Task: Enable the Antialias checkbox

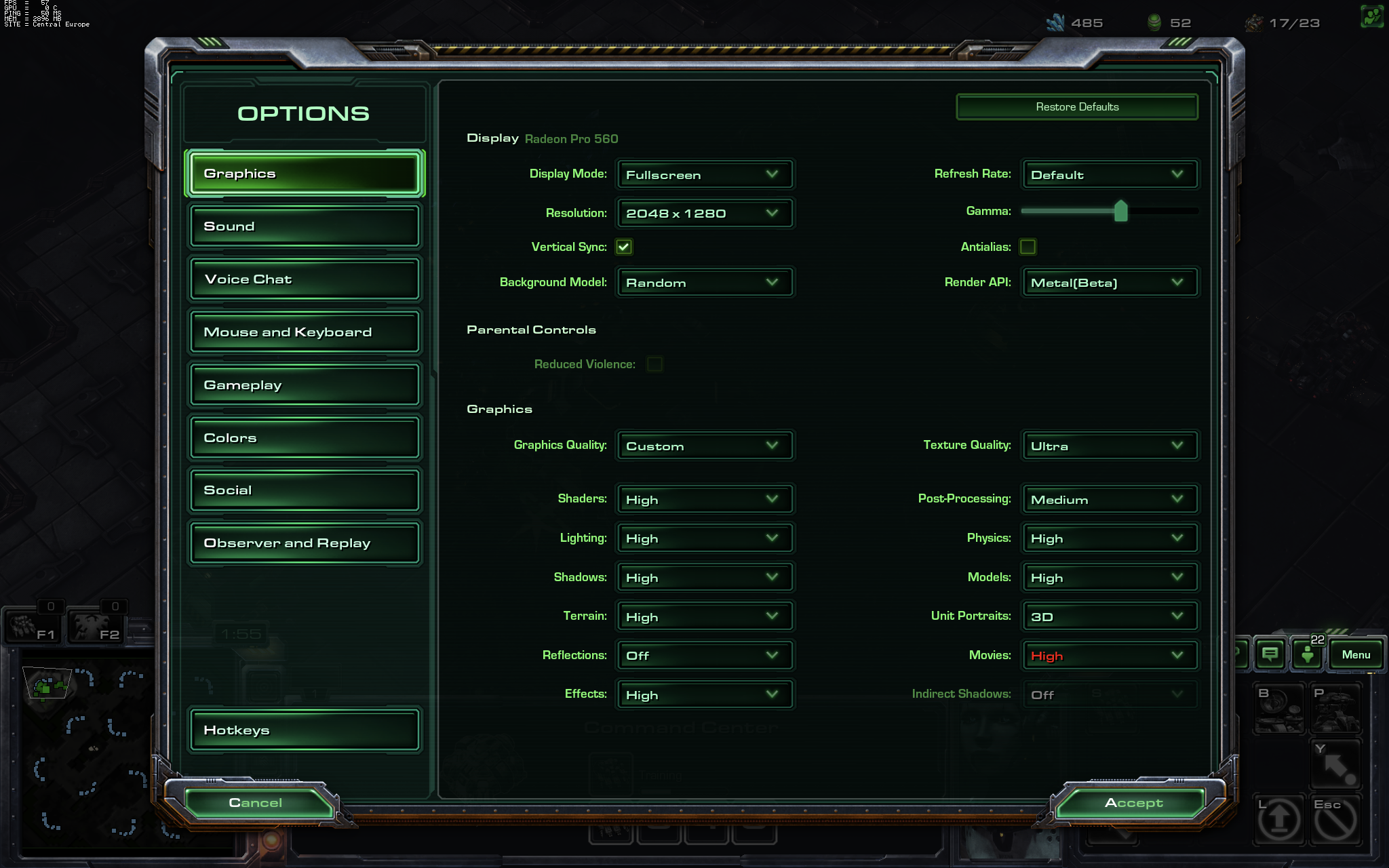Action: click(1028, 247)
